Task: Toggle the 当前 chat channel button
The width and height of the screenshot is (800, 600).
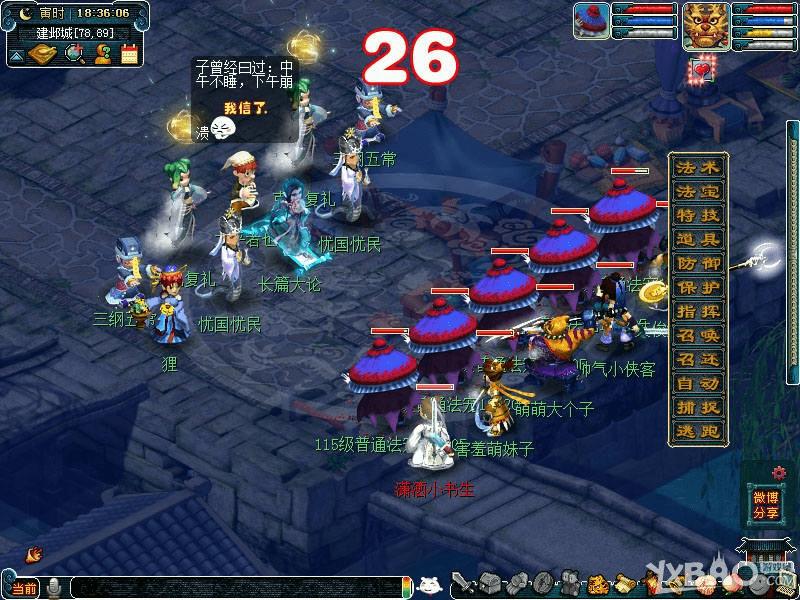Action: tap(24, 588)
